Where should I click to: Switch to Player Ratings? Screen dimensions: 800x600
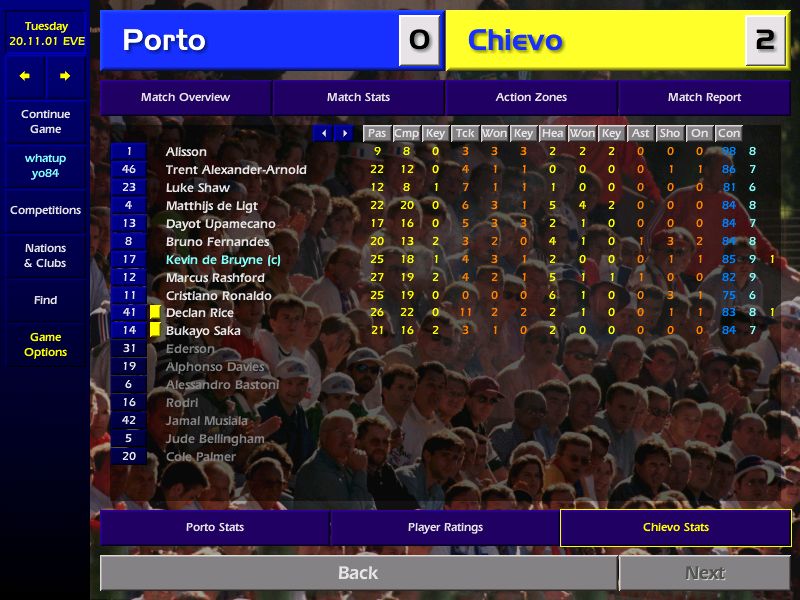445,527
